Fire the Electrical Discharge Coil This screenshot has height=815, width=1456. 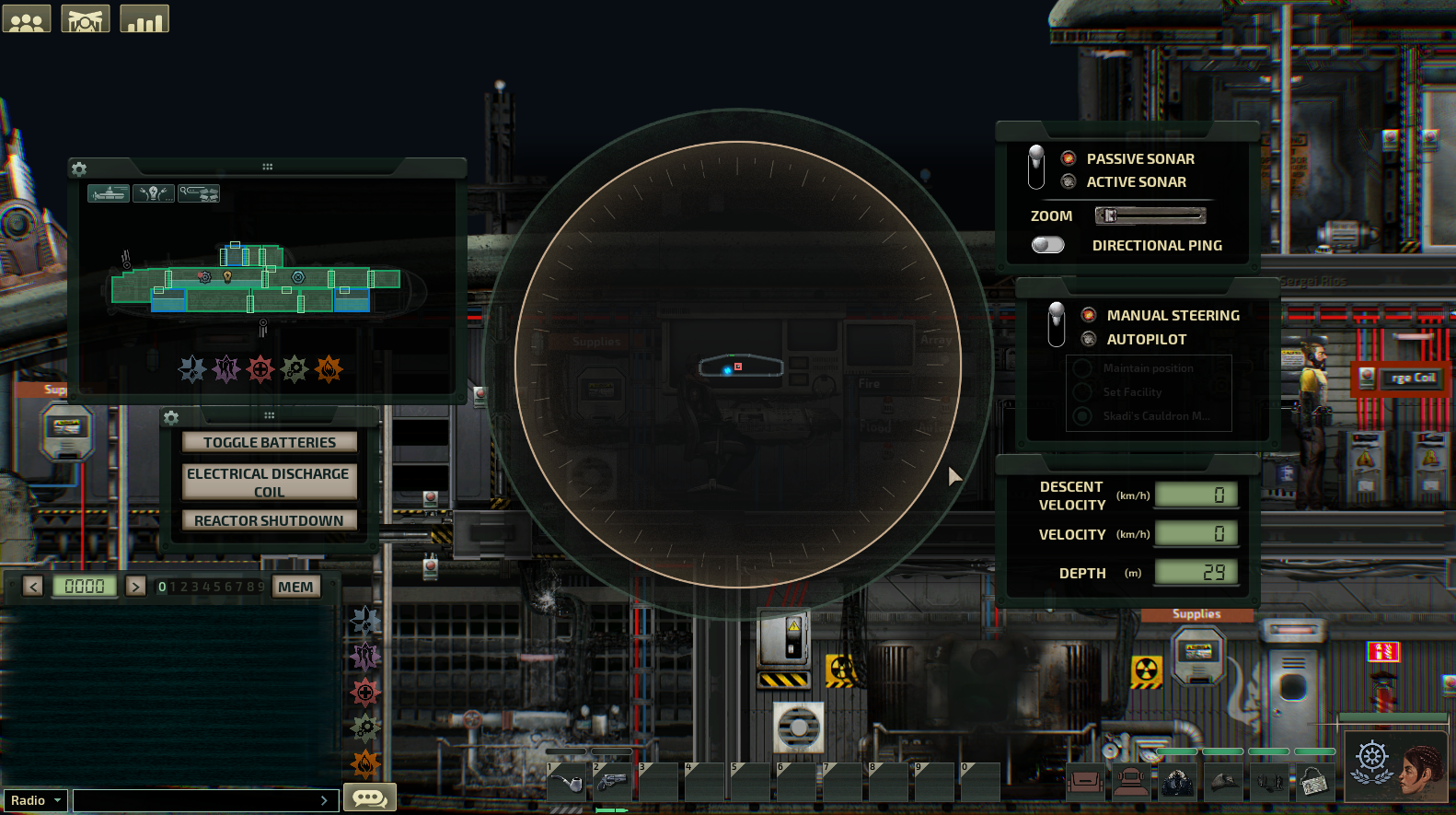[269, 482]
